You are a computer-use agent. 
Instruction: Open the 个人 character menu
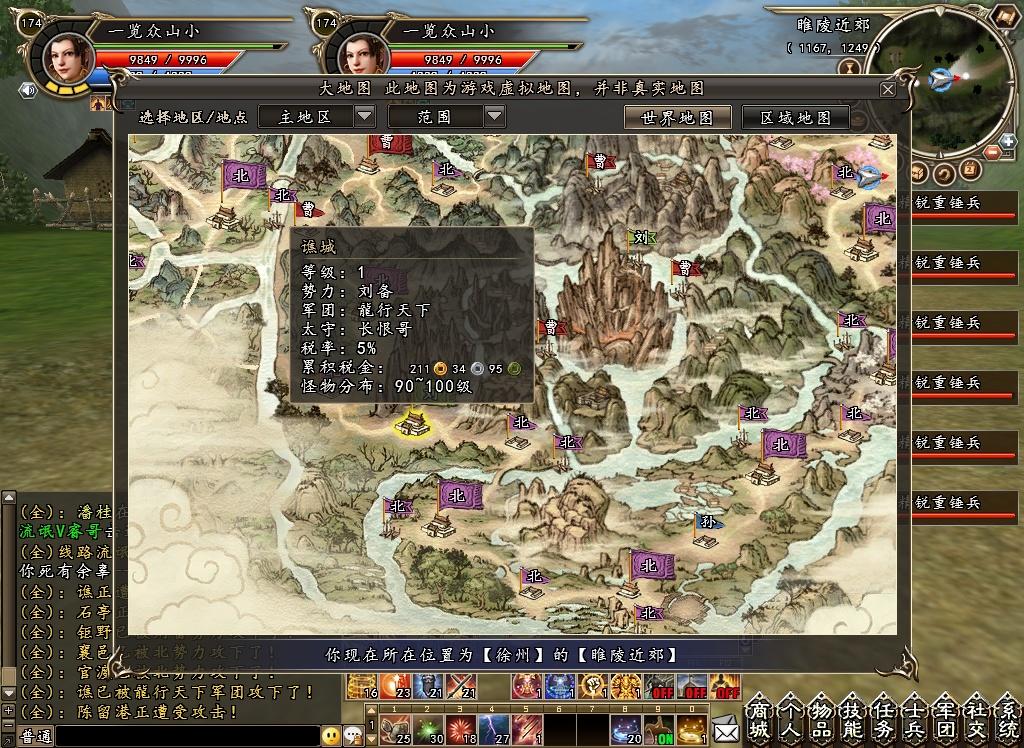pos(789,719)
